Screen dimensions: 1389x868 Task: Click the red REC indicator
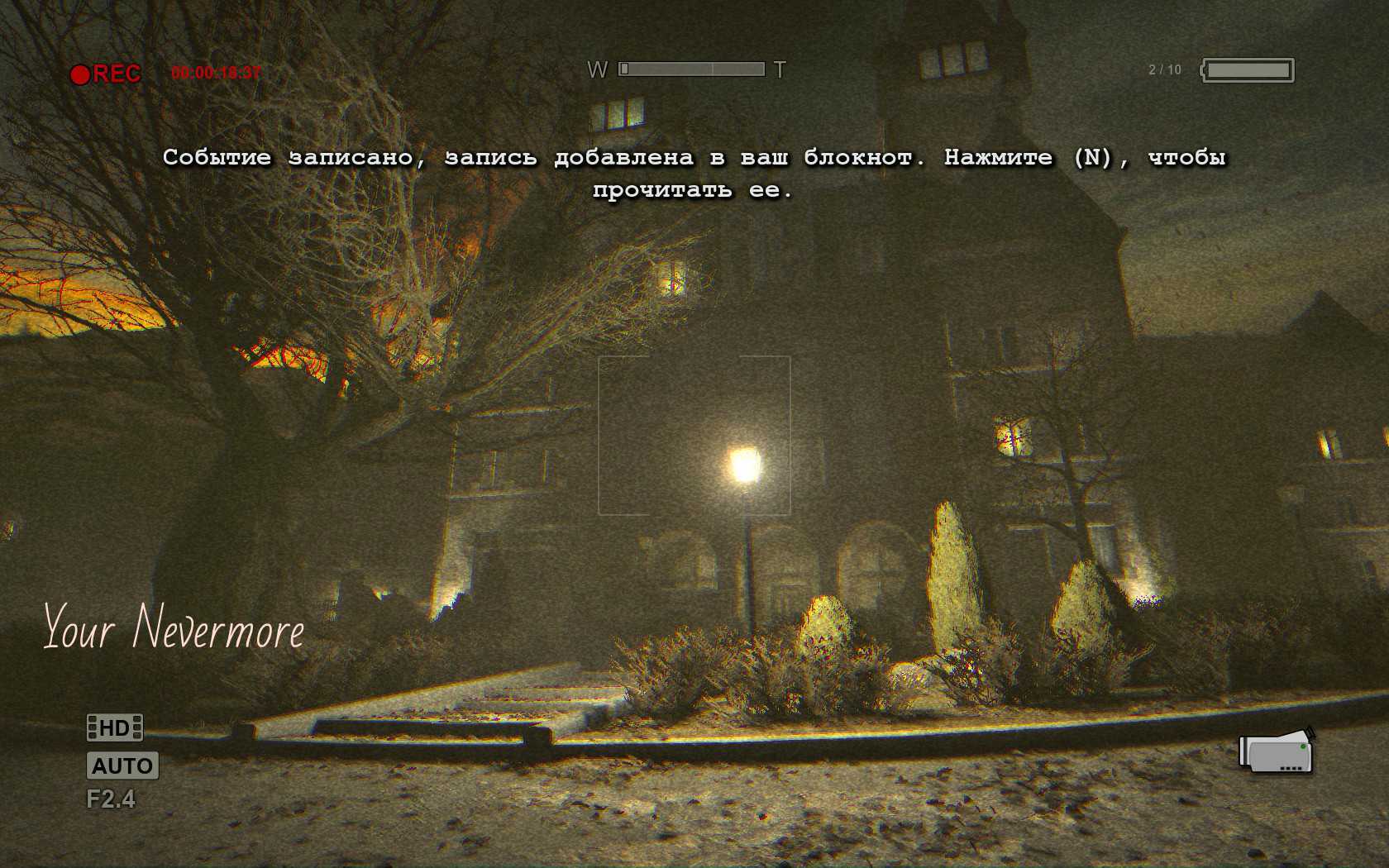[x=106, y=74]
